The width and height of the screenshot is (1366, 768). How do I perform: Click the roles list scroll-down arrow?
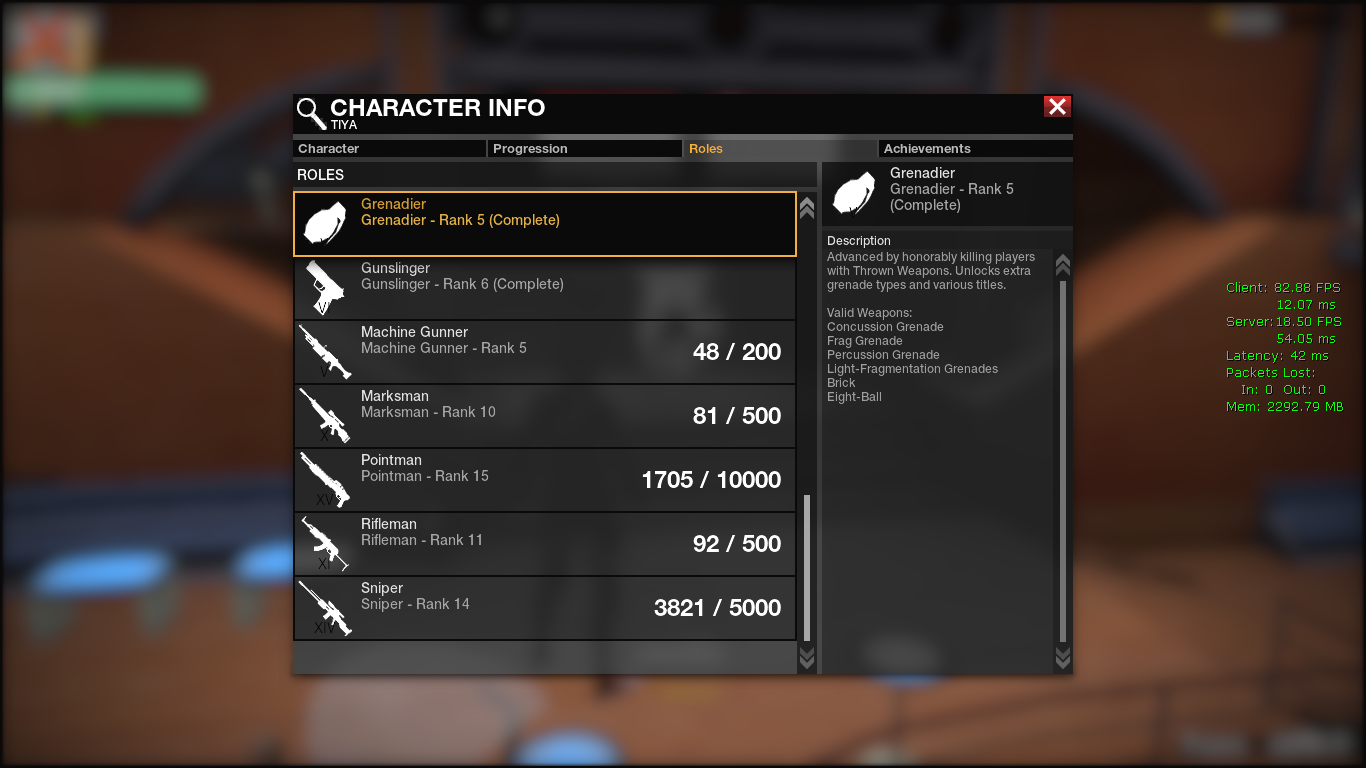[x=807, y=657]
